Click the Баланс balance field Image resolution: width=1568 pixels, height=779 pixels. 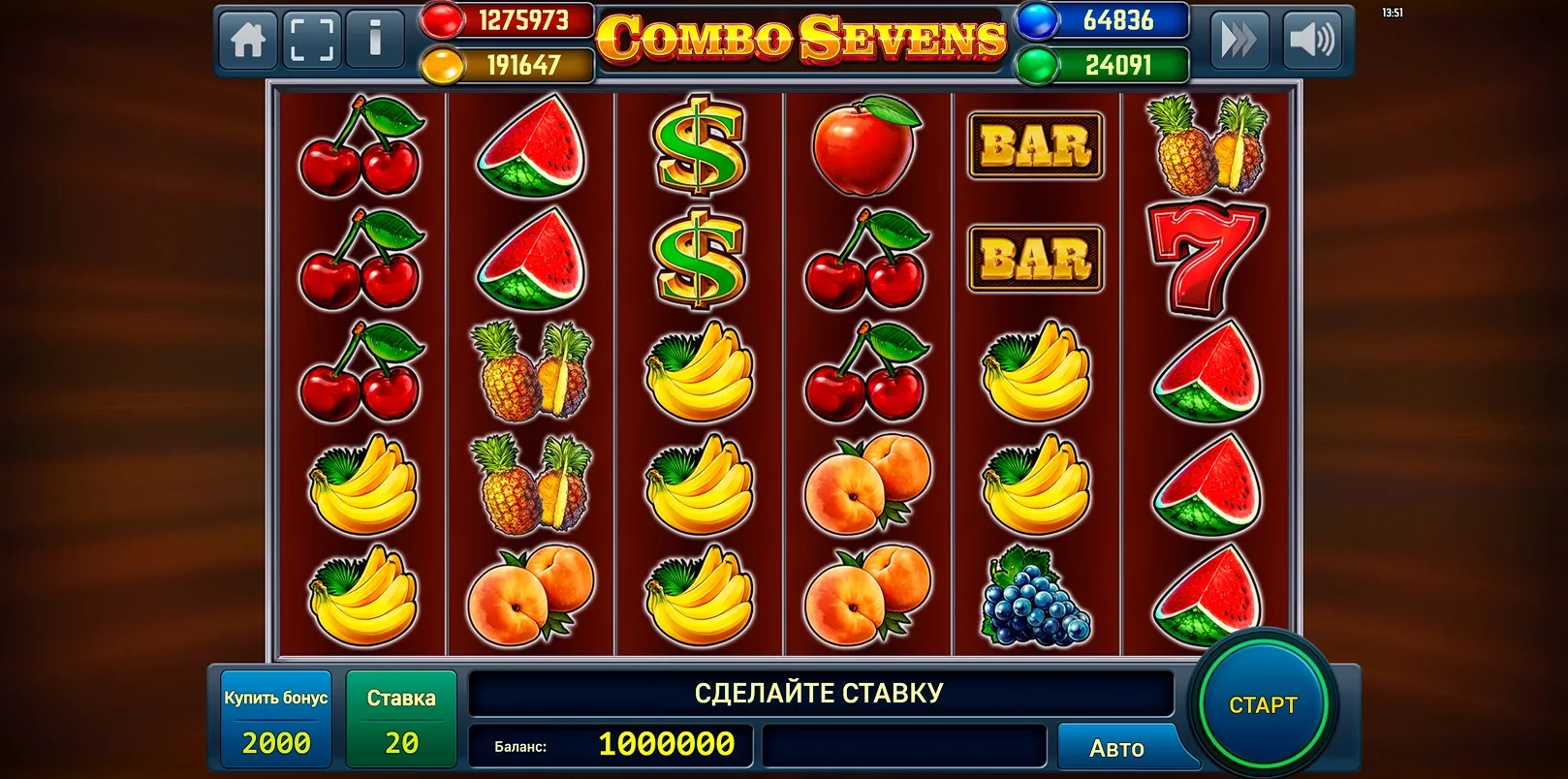611,746
